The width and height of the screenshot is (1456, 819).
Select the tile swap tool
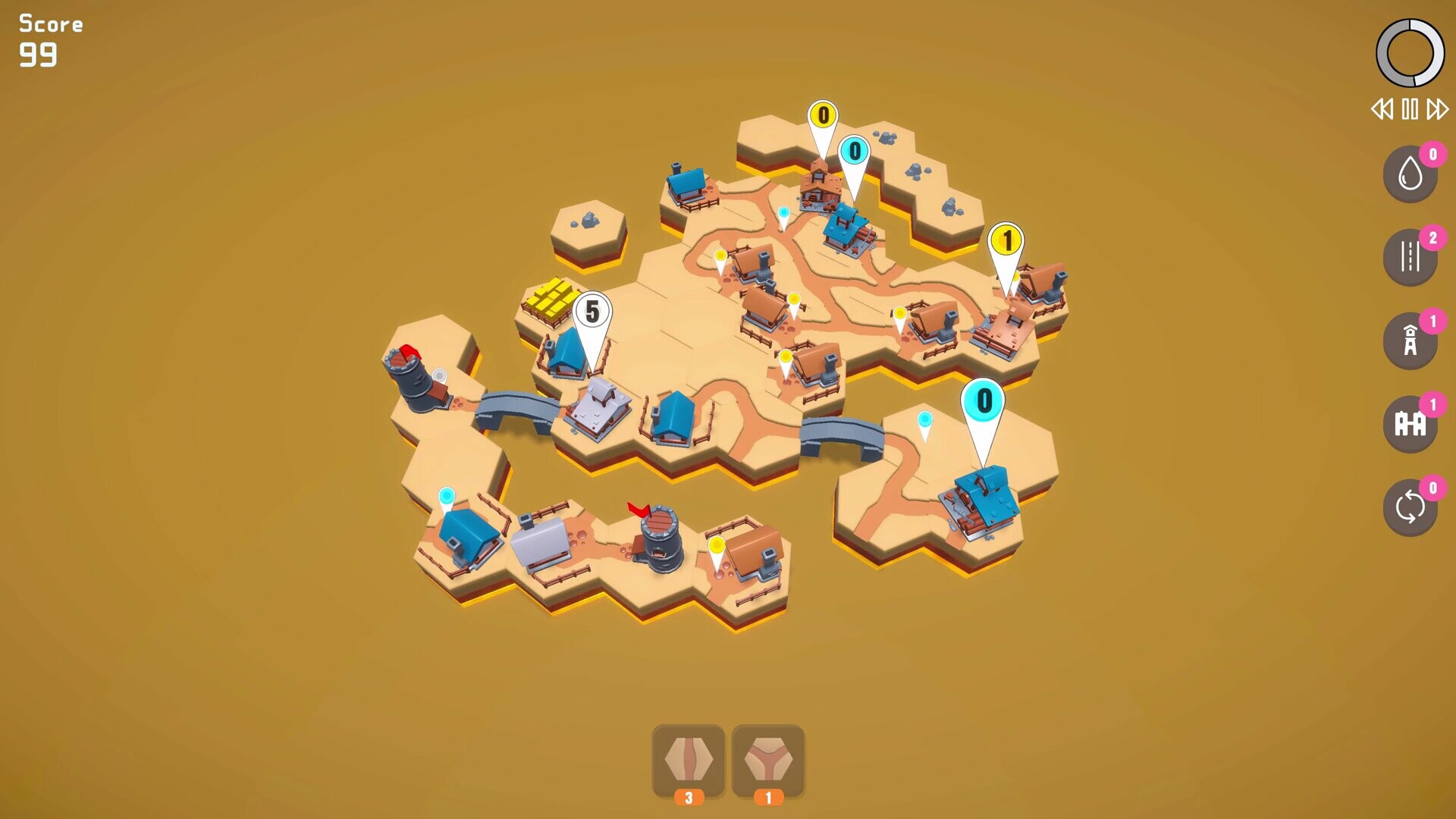(1409, 507)
